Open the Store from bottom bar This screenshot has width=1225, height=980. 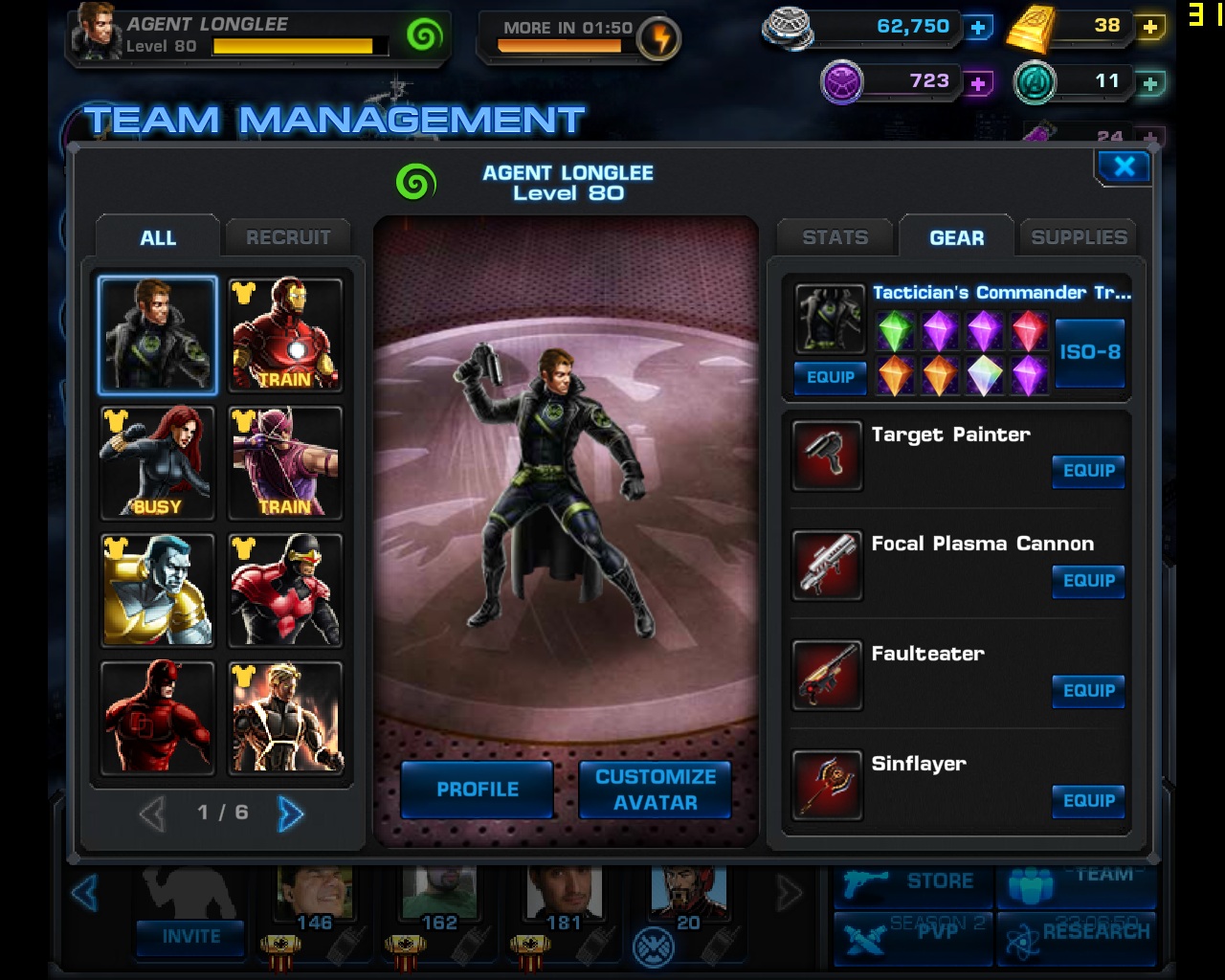912,880
